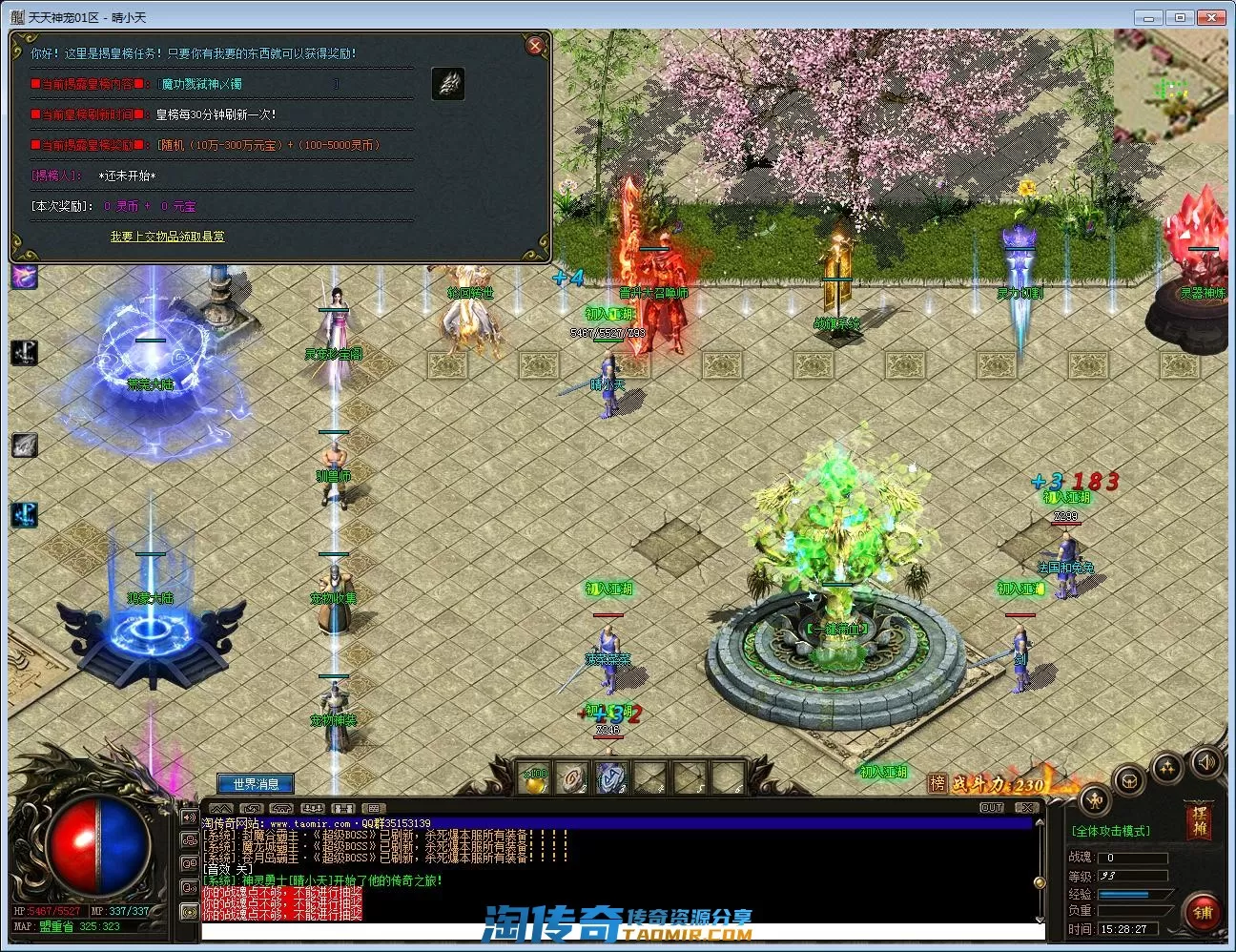Choose 我要上交物品领取悬赏 dialogue option
This screenshot has width=1236, height=952.
(x=167, y=237)
